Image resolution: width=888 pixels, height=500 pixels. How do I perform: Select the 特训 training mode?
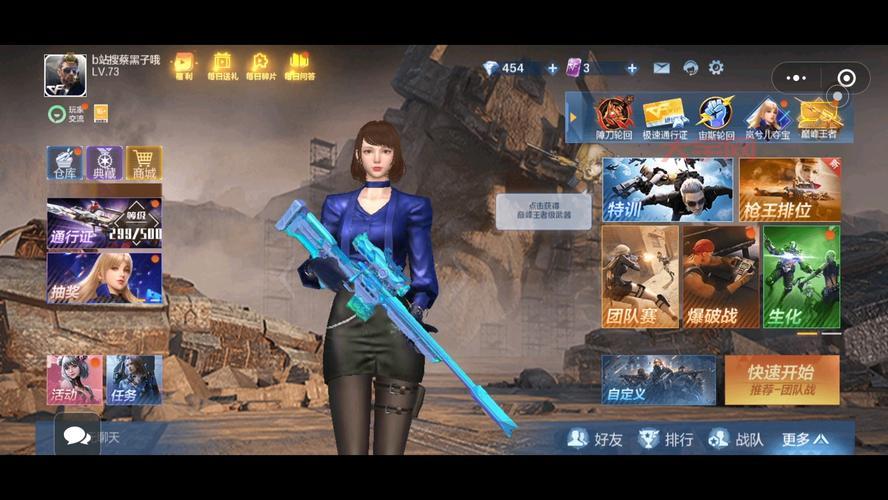667,190
